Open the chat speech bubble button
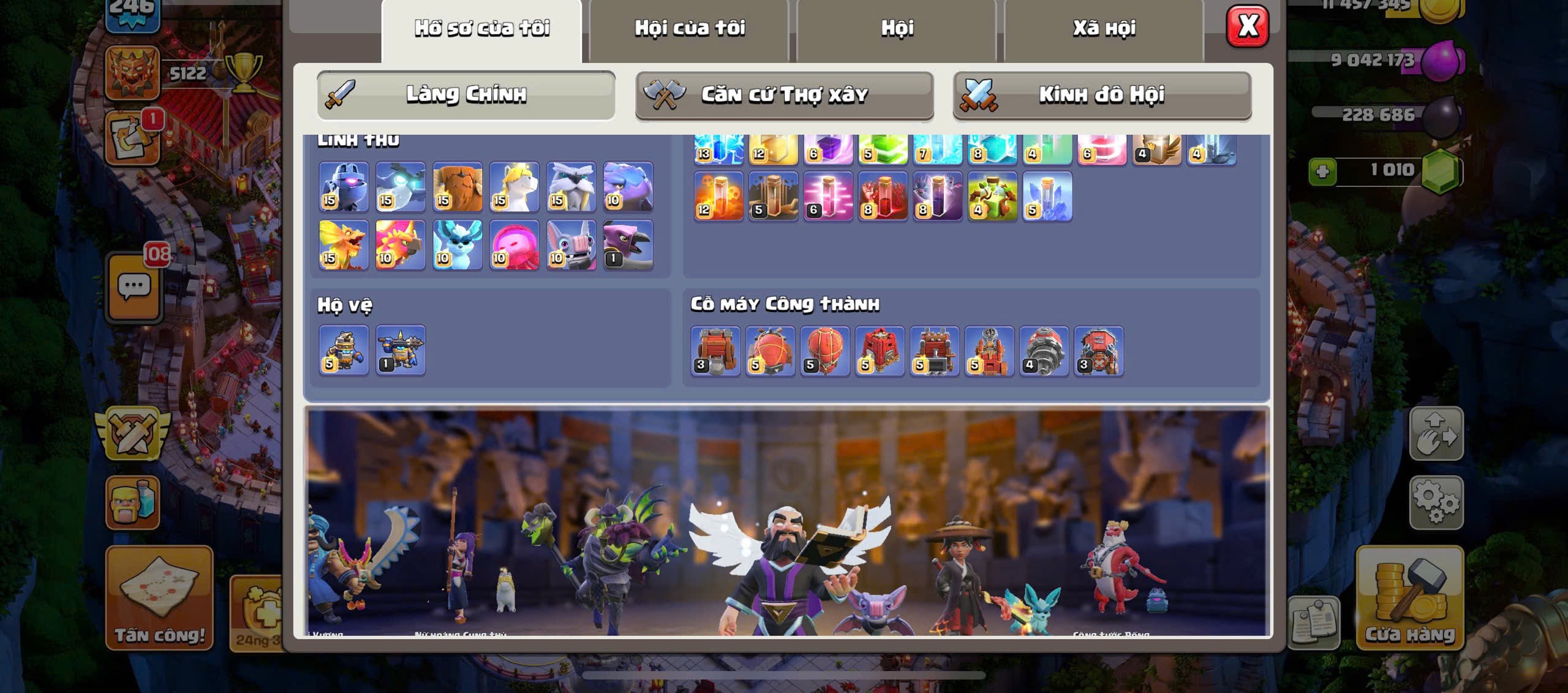Viewport: 1568px width, 693px height. coord(134,287)
